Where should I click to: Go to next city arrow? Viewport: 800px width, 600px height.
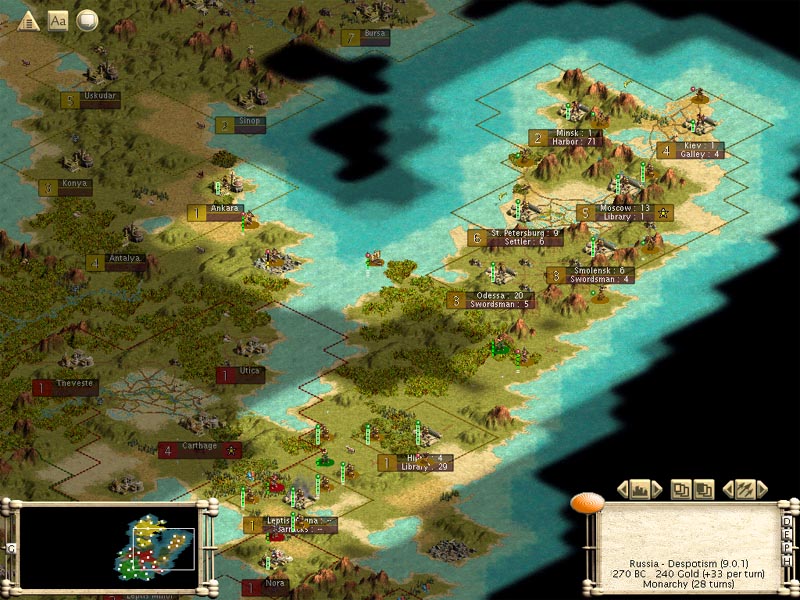coord(659,489)
